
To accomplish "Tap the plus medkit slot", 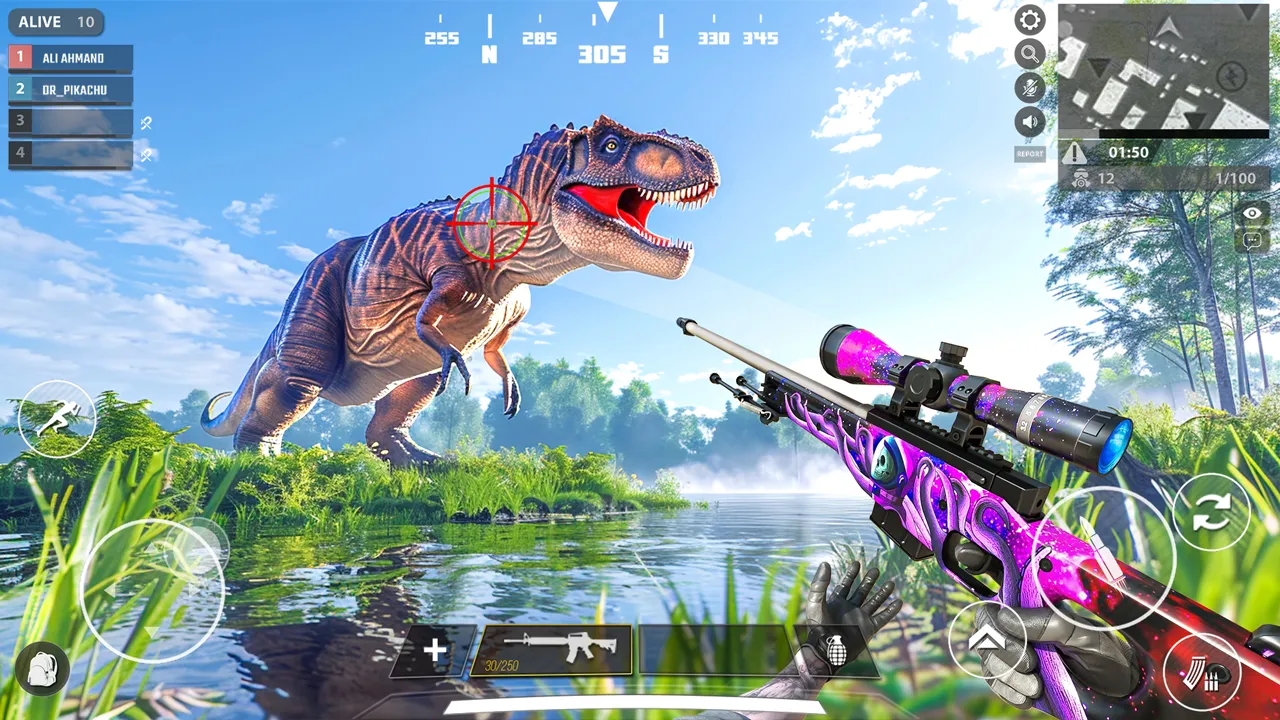I will [435, 651].
